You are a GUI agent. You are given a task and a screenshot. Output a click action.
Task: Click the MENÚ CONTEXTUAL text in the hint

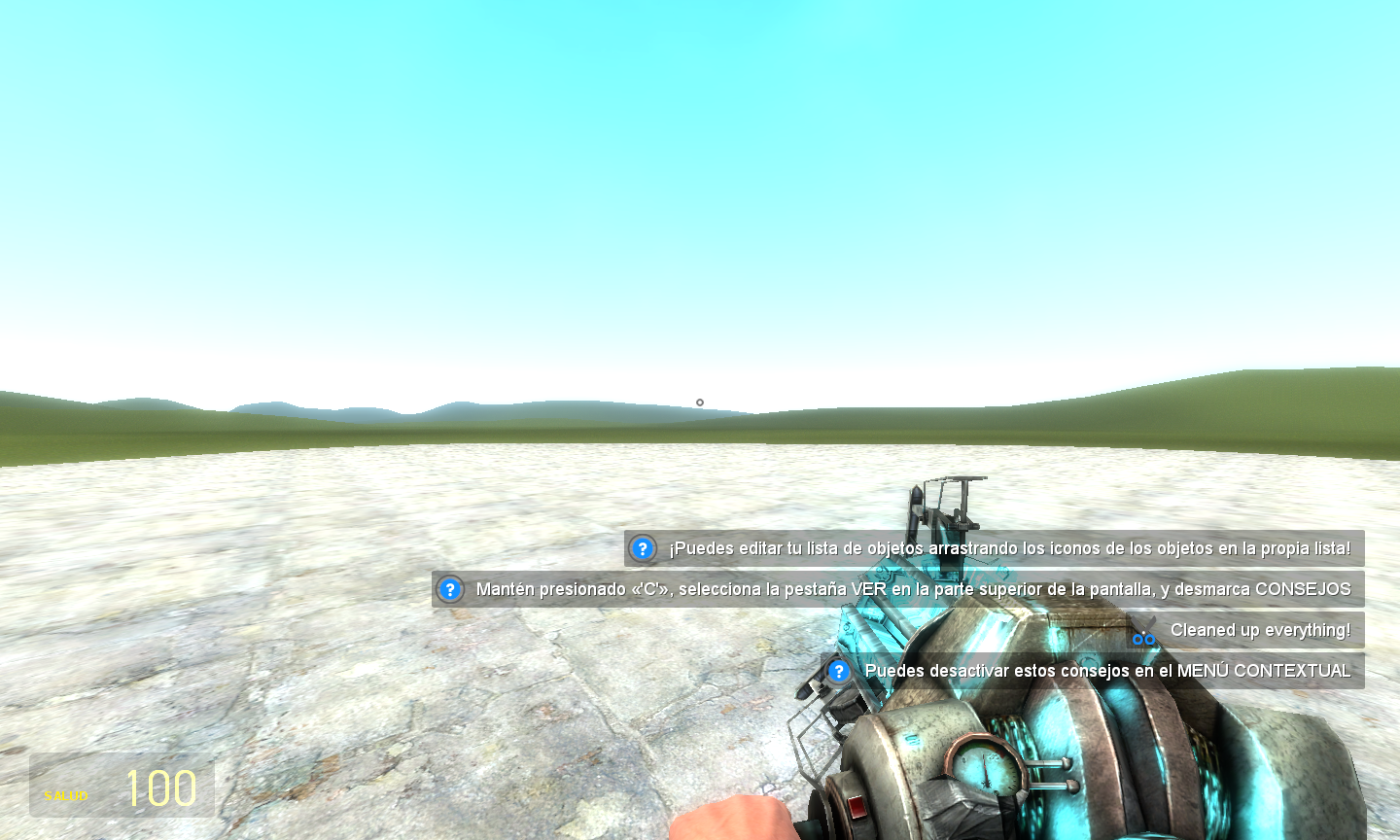pyautogui.click(x=1264, y=671)
